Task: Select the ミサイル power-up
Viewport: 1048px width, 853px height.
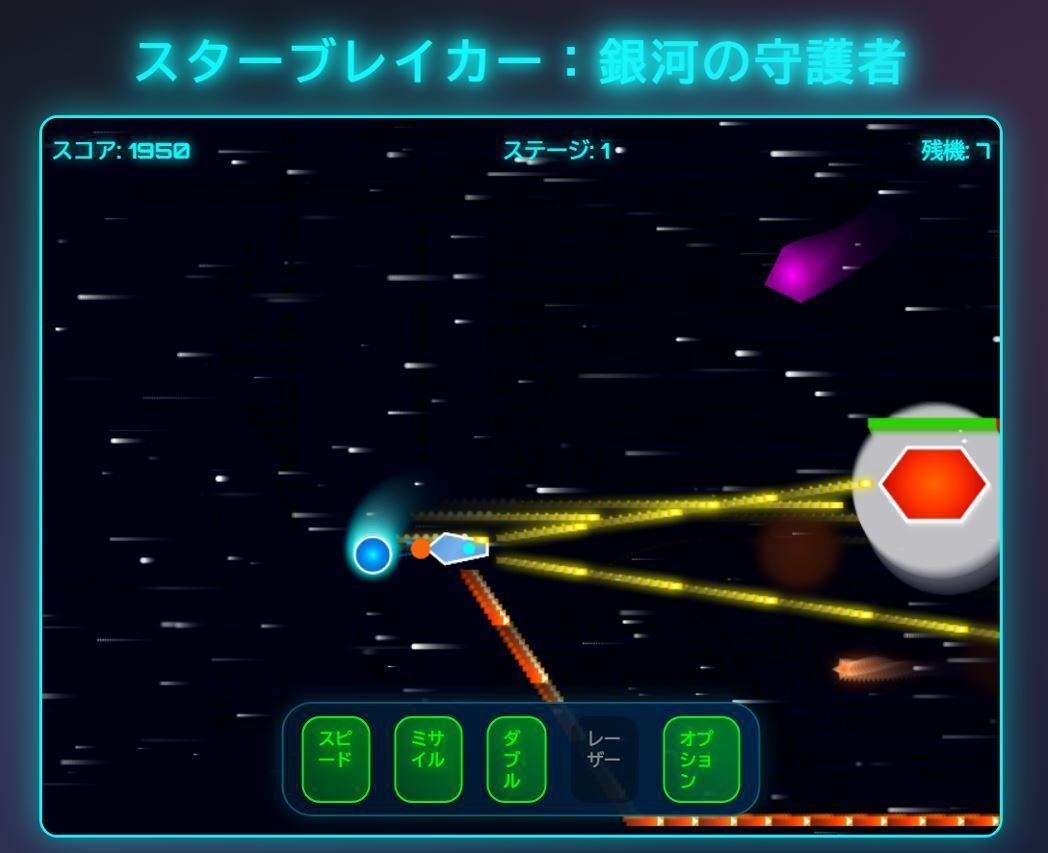Action: [427, 759]
